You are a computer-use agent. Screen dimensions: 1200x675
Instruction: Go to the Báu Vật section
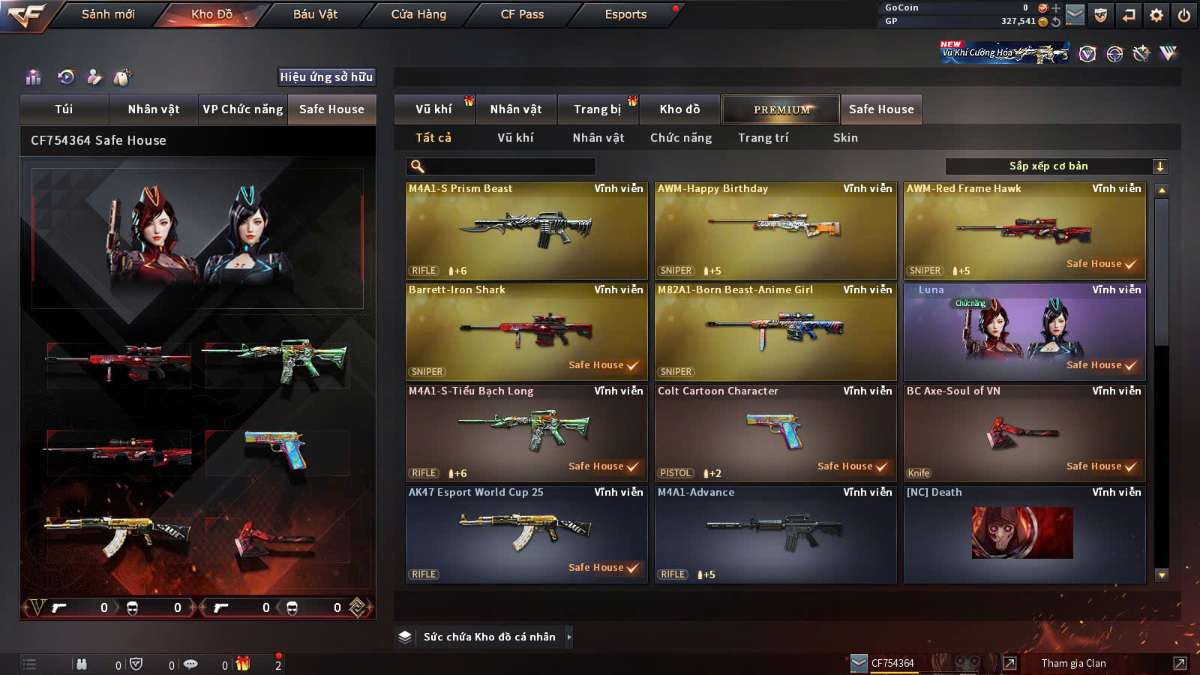[x=315, y=15]
